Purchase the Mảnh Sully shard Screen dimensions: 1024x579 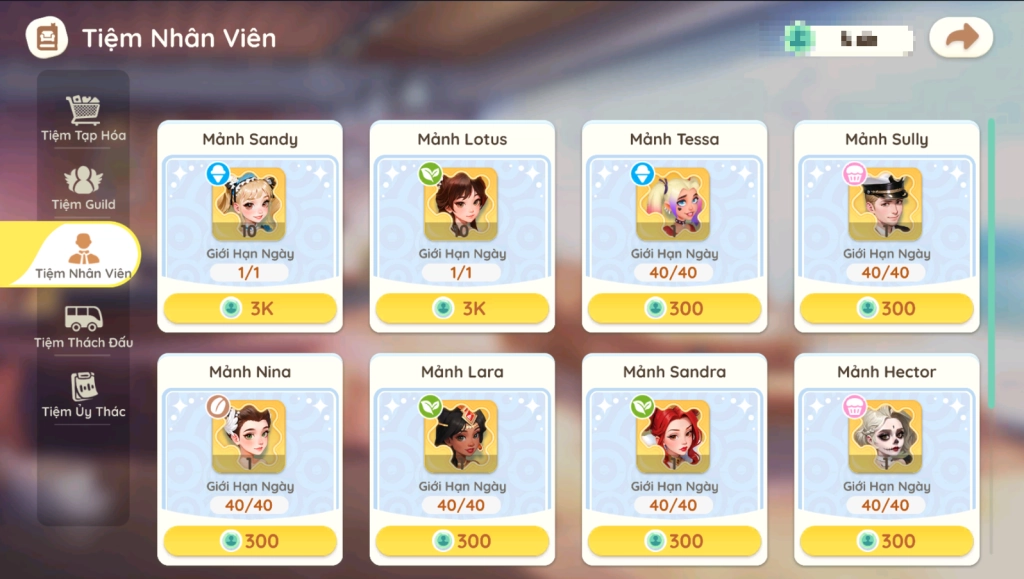pyautogui.click(x=886, y=309)
